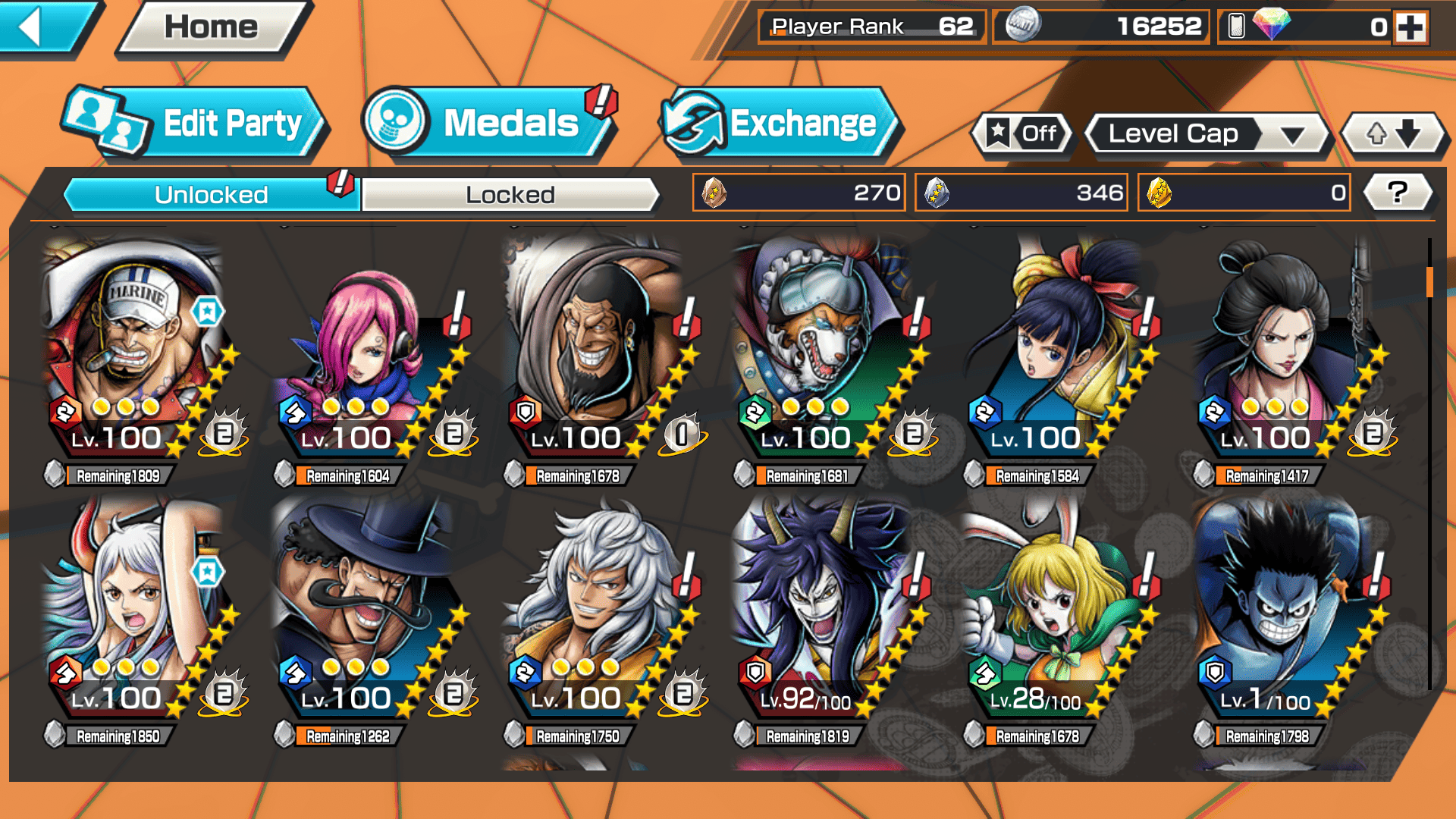
Task: Open the Exchange screen
Action: point(780,124)
